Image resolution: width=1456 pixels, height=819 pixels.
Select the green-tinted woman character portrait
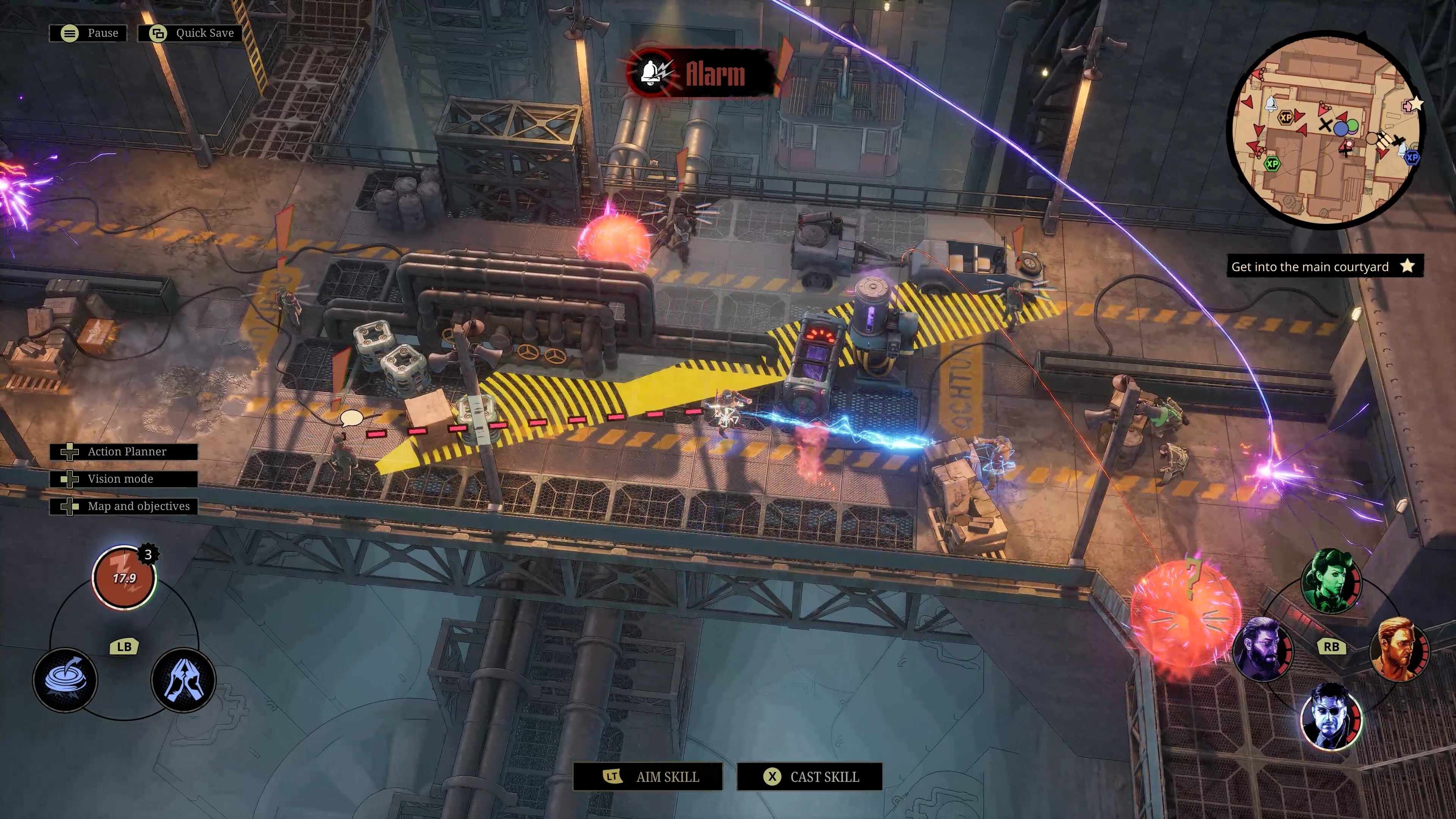1330,581
